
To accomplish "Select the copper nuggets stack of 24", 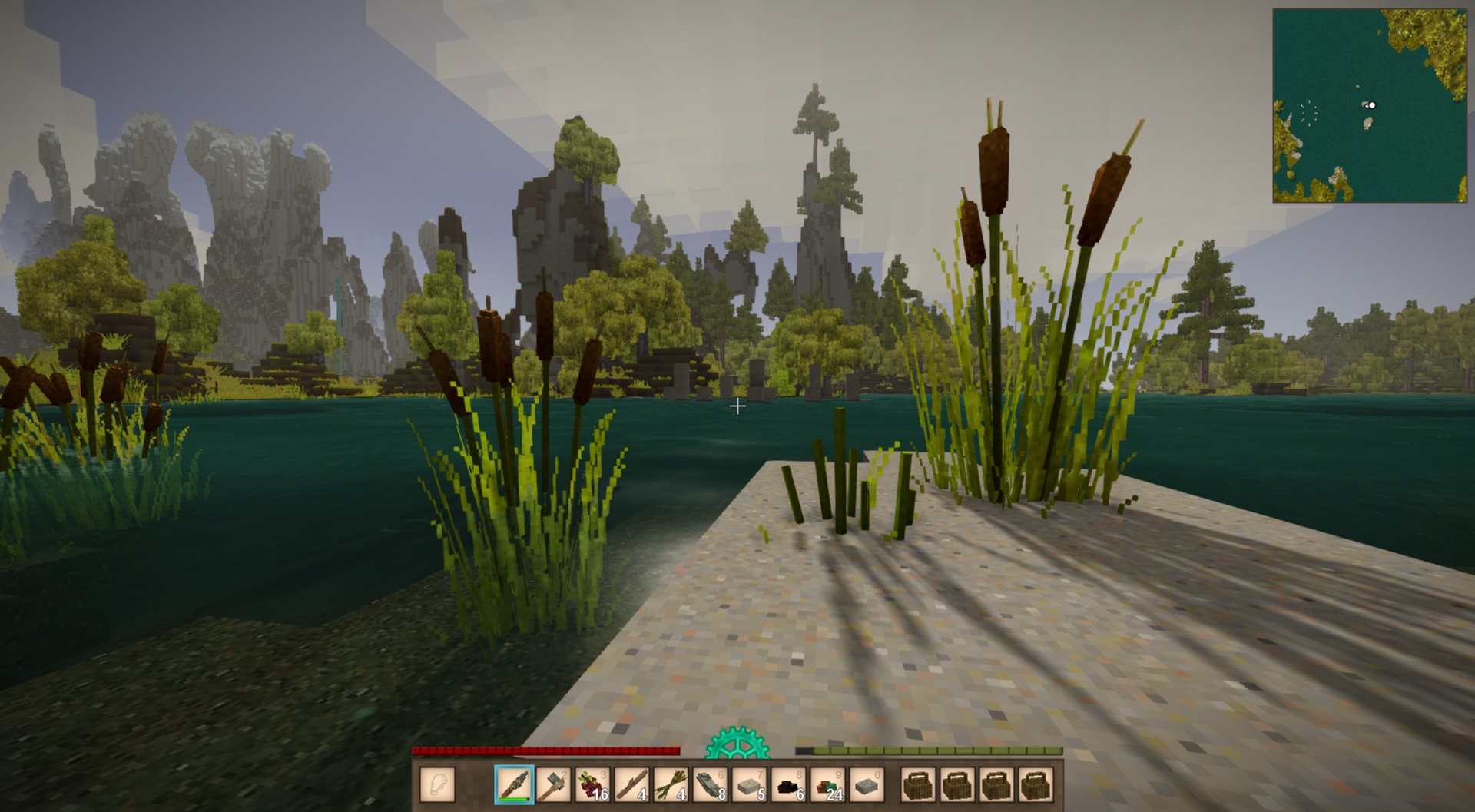I will 827,786.
